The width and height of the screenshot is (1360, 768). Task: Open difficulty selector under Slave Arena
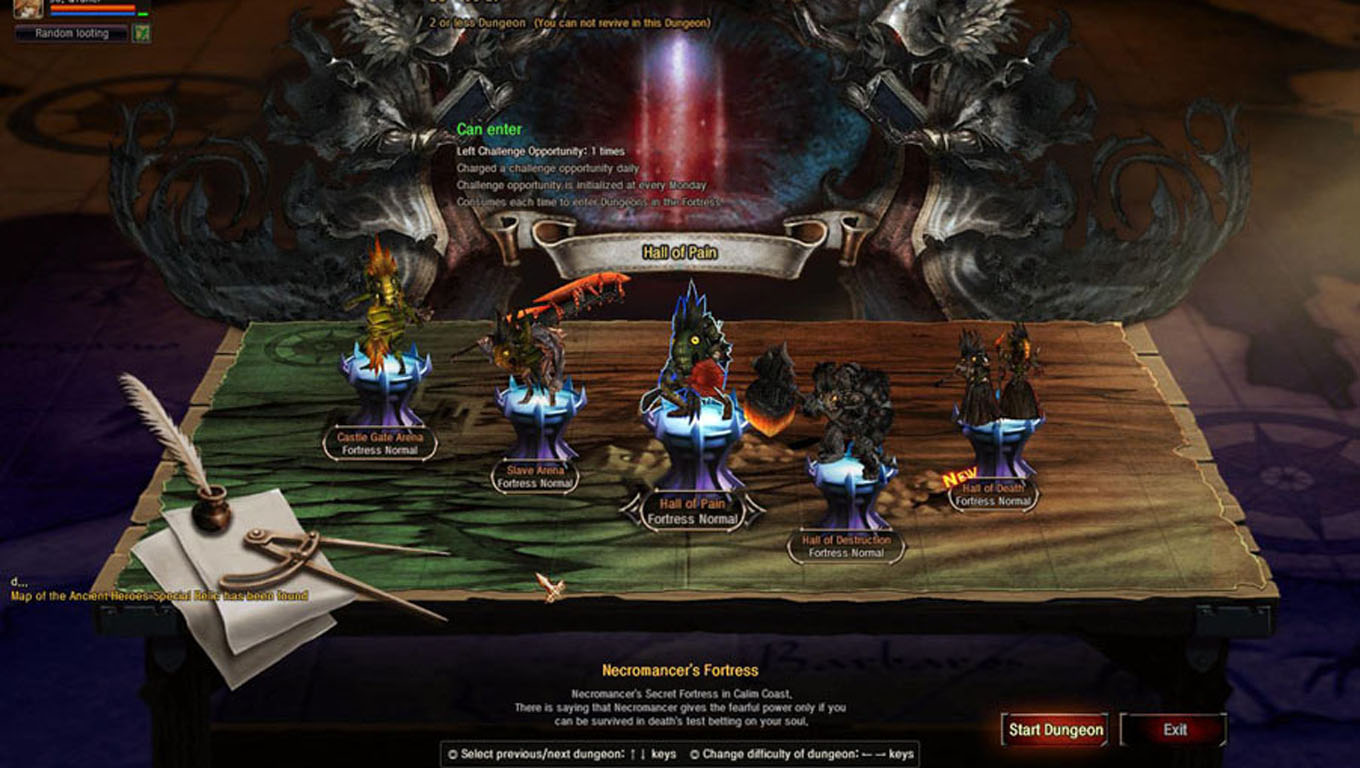tap(533, 481)
